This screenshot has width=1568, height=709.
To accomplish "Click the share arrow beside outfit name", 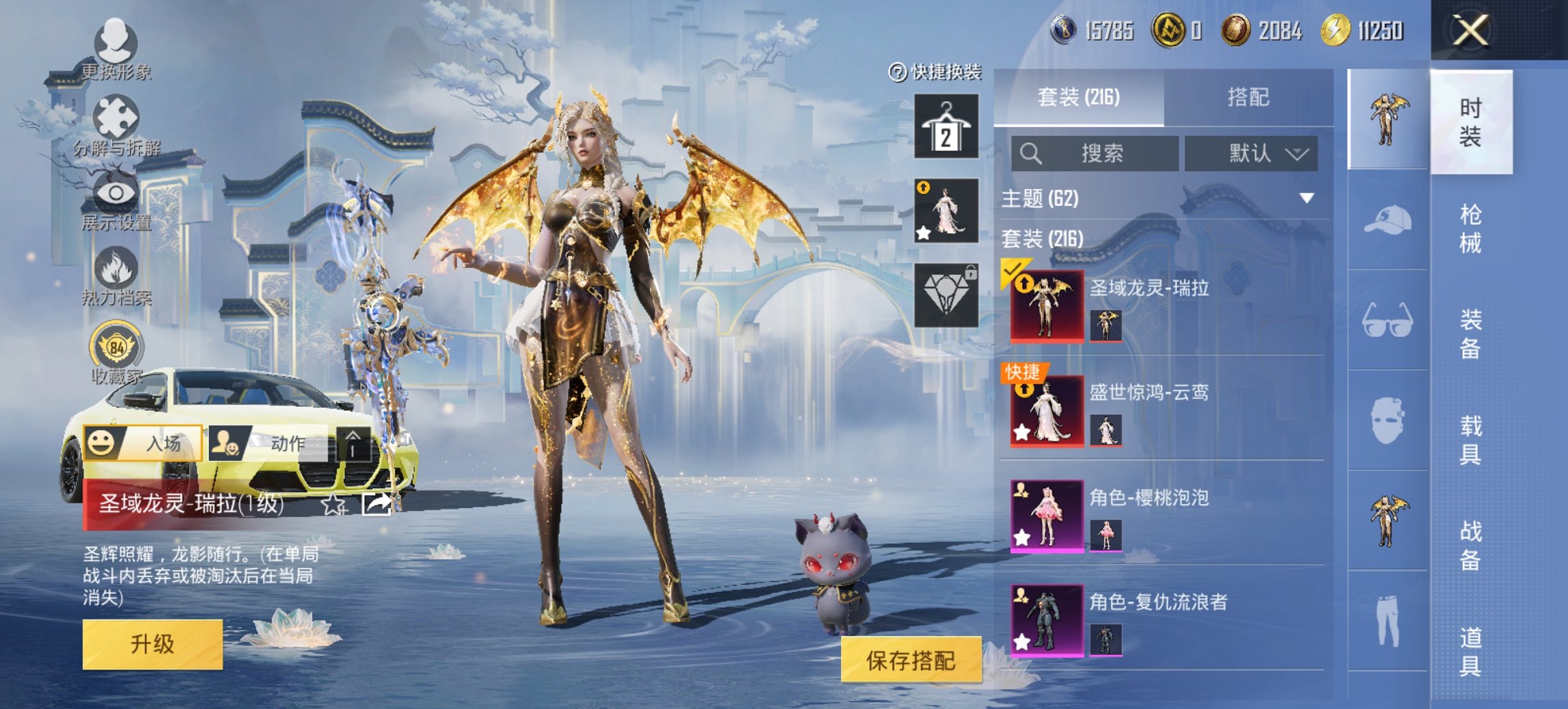I will 376,504.
